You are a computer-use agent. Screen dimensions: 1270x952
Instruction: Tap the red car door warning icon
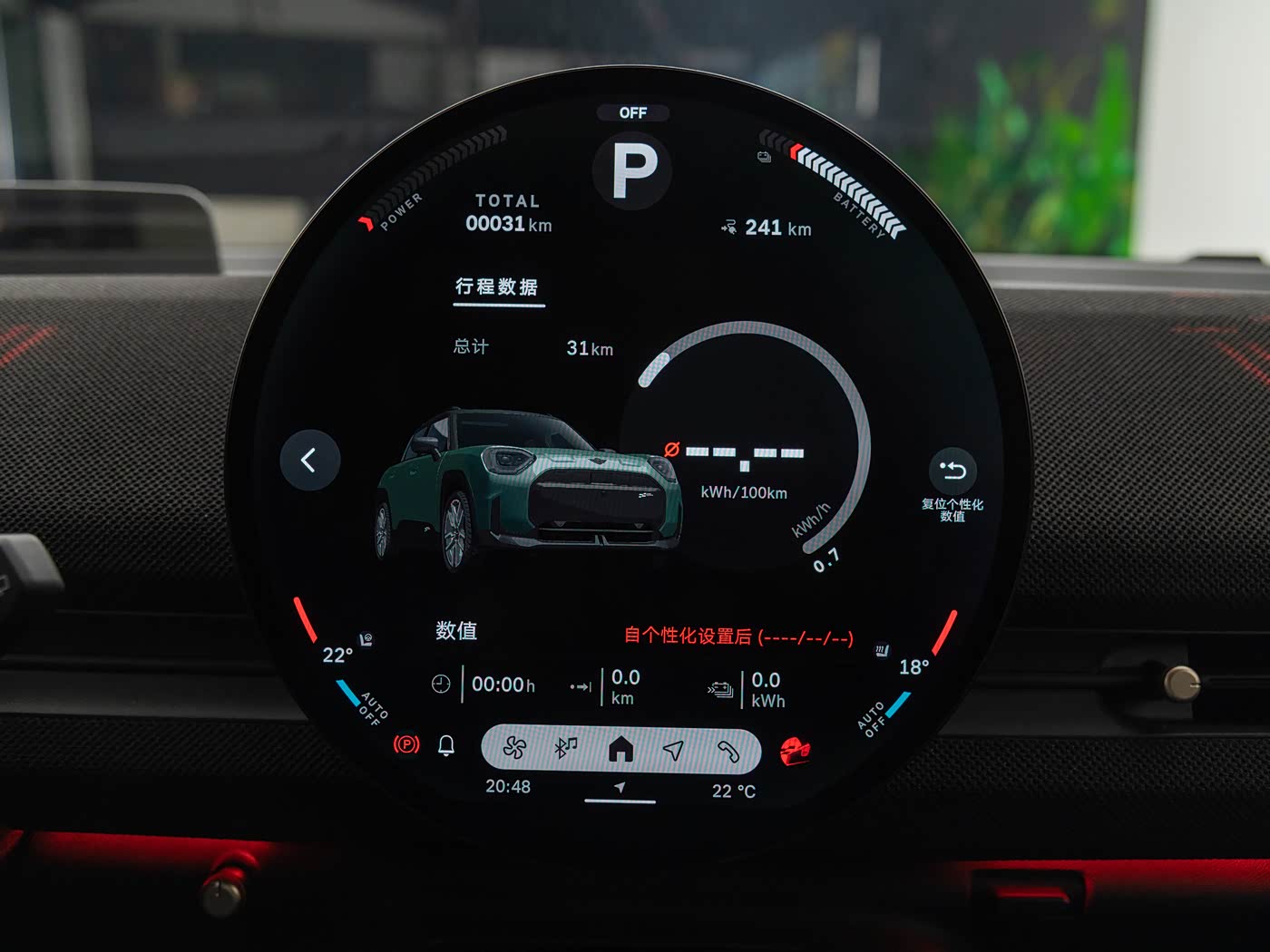click(795, 751)
